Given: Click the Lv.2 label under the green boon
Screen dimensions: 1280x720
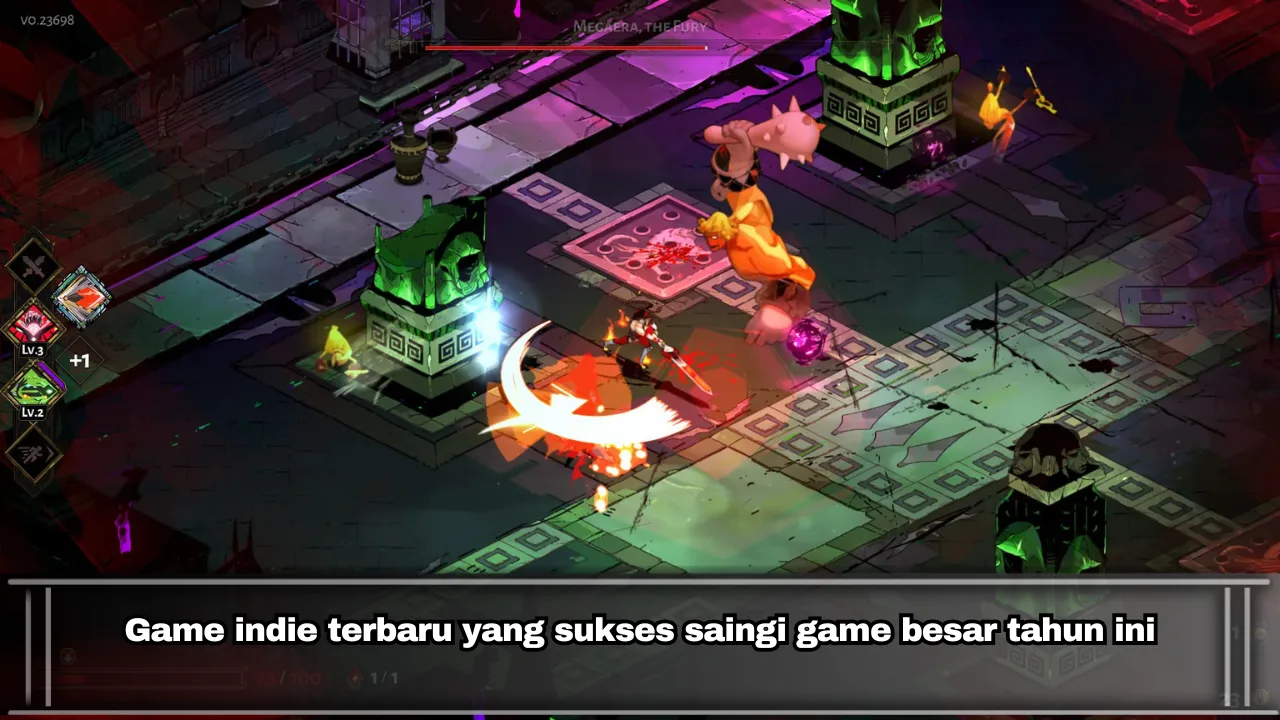Looking at the screenshot, I should point(33,413).
